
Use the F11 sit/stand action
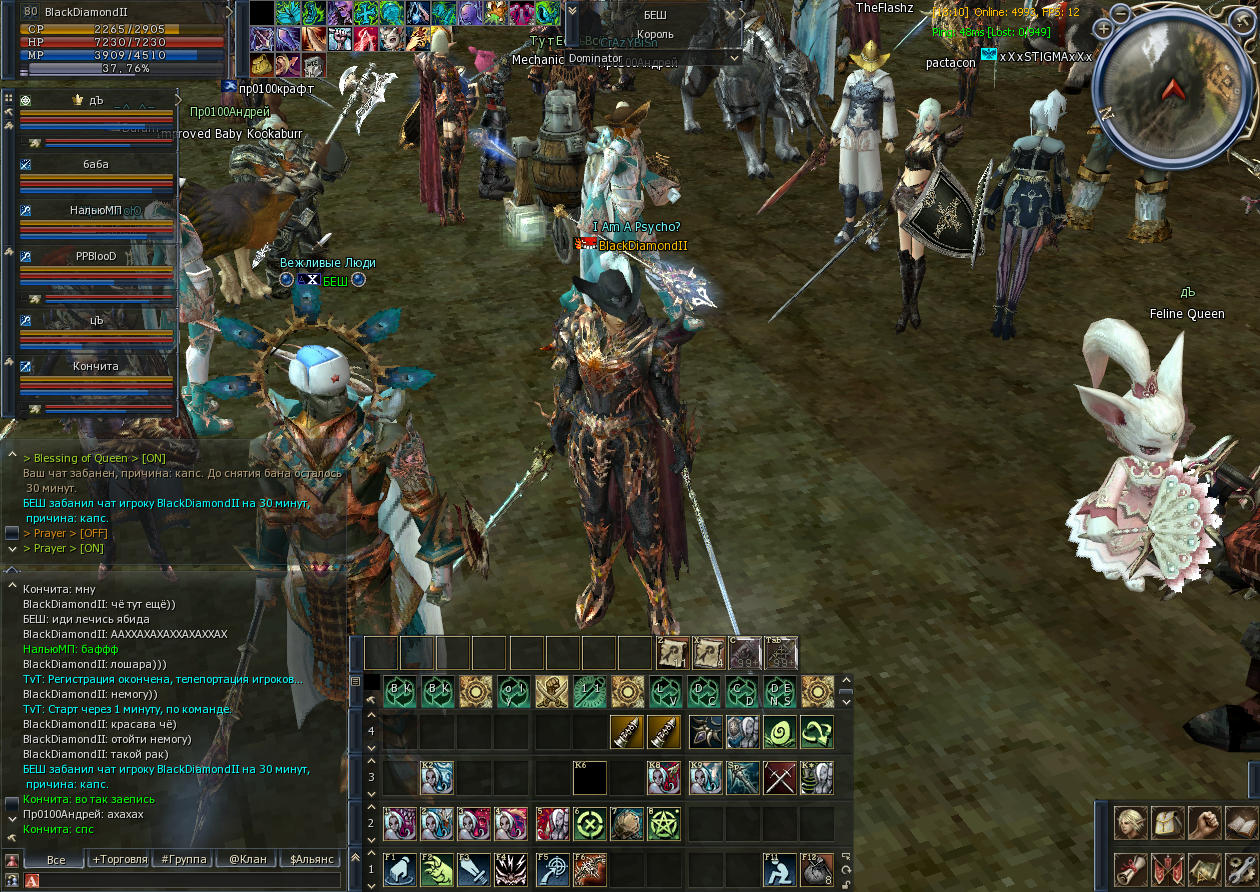click(x=780, y=869)
